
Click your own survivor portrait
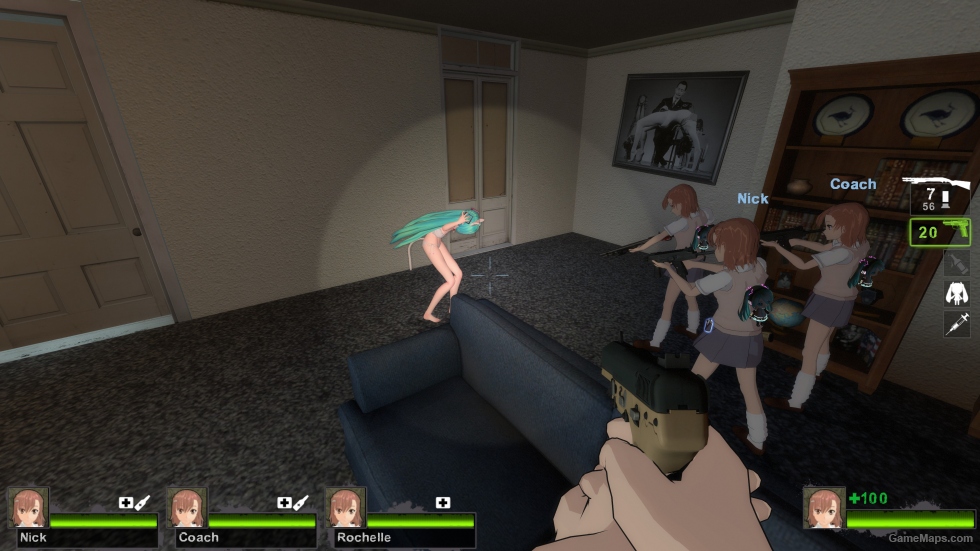(824, 507)
